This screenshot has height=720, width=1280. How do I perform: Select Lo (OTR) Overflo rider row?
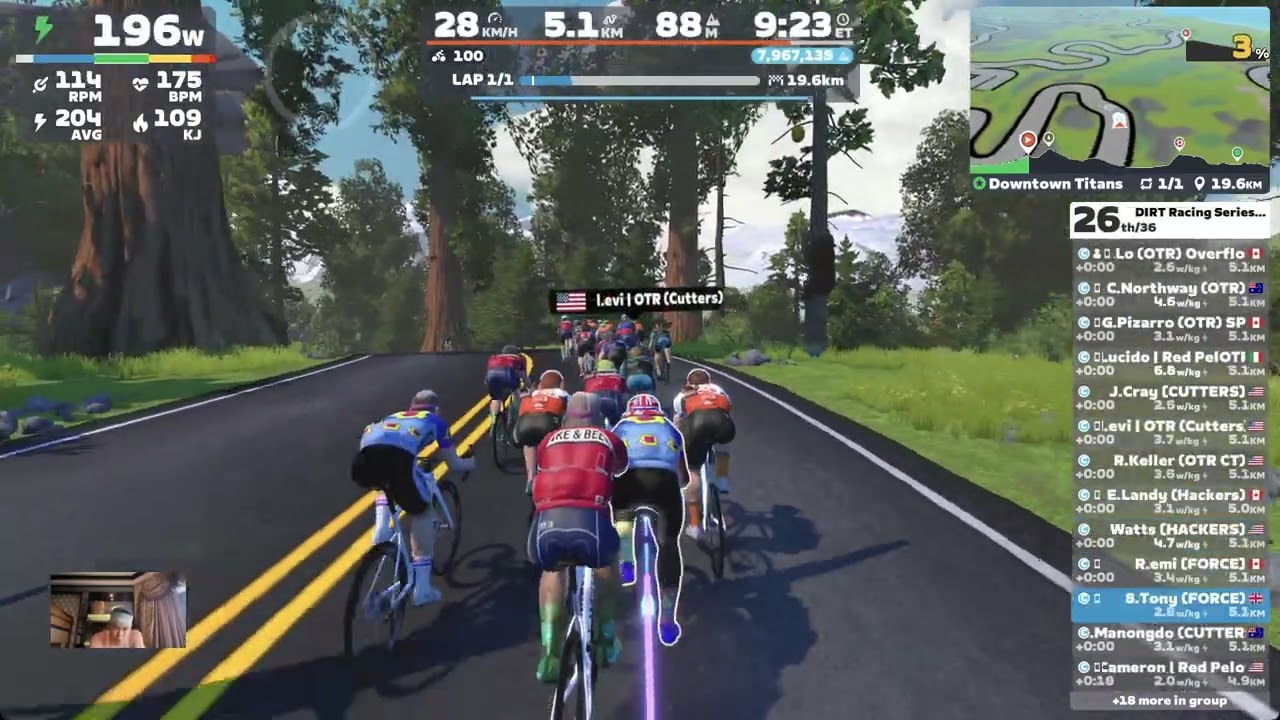tap(1170, 261)
